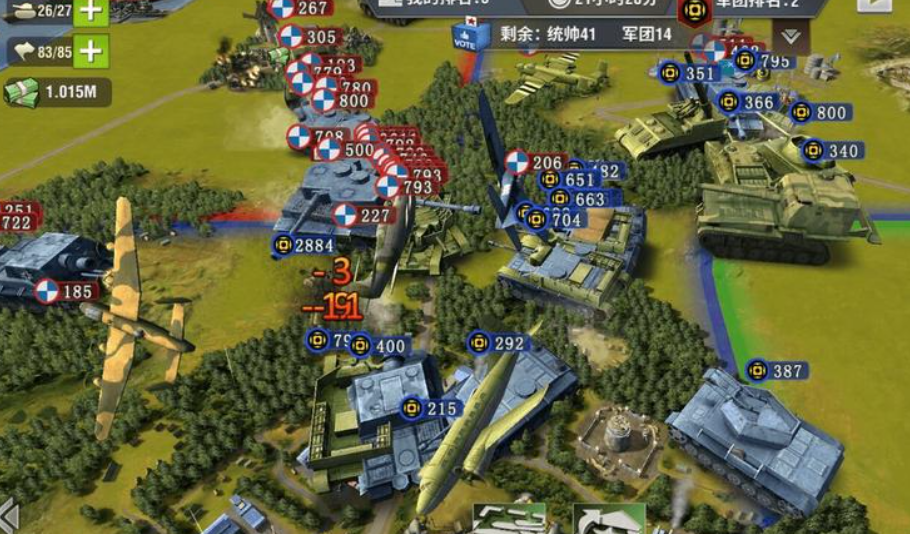This screenshot has width=910, height=534.
Task: Select the tank unit button on bottom bar
Action: pyautogui.click(x=509, y=519)
